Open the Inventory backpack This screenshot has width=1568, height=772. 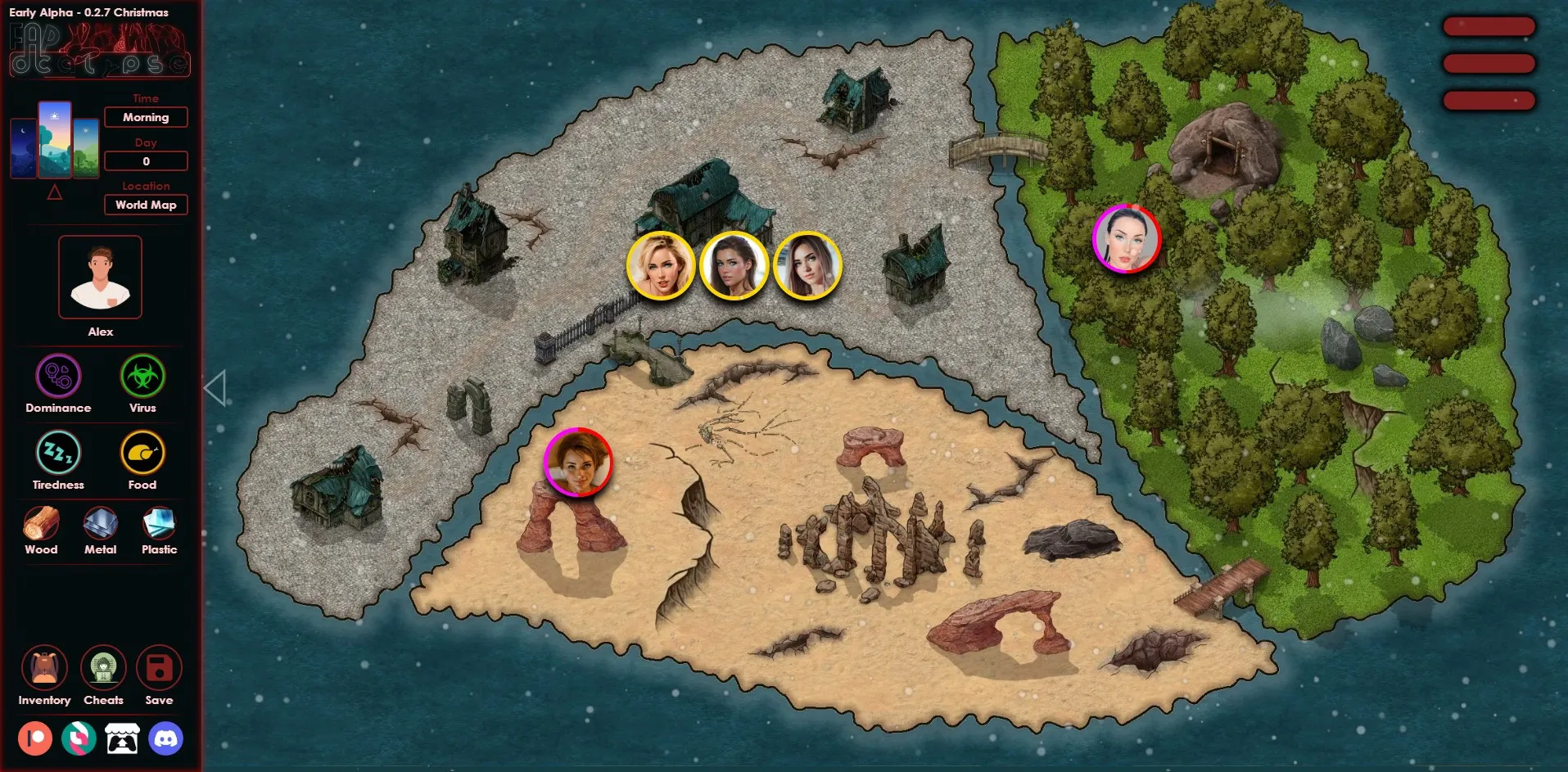pyautogui.click(x=44, y=668)
